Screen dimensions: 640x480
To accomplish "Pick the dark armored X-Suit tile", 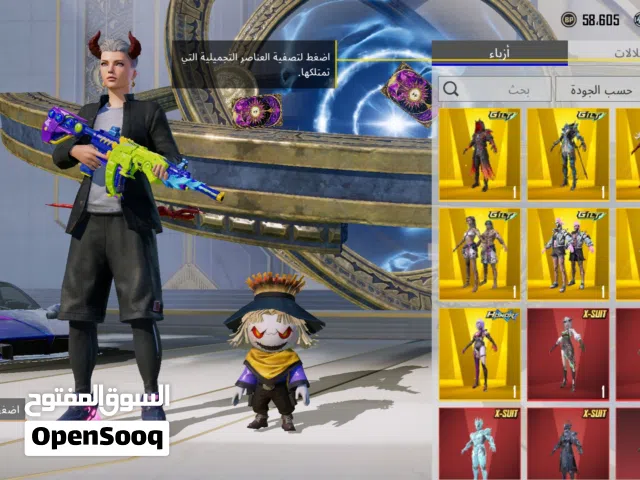I will click(567, 443).
